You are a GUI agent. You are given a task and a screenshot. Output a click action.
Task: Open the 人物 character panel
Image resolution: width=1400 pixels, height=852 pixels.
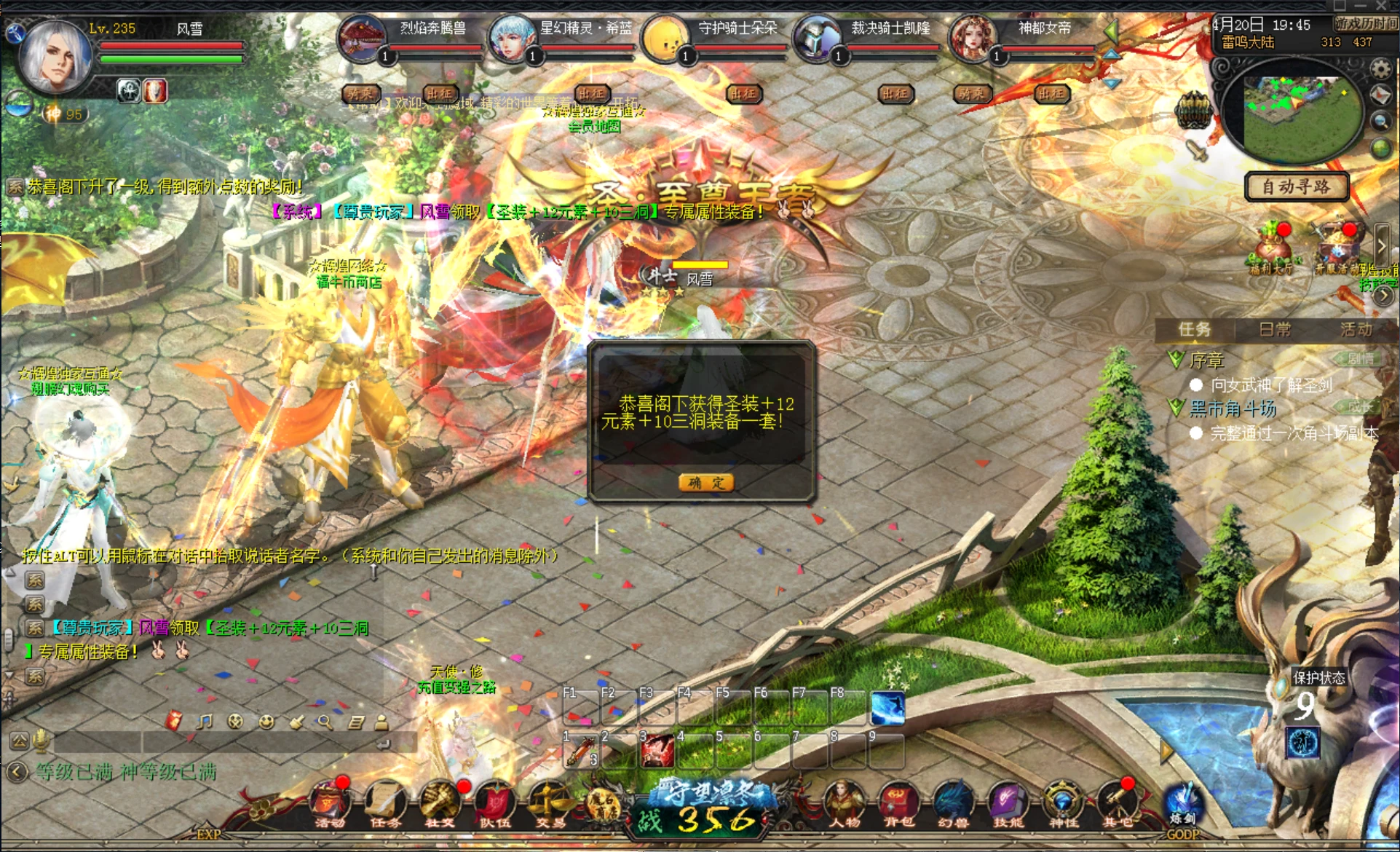[844, 805]
